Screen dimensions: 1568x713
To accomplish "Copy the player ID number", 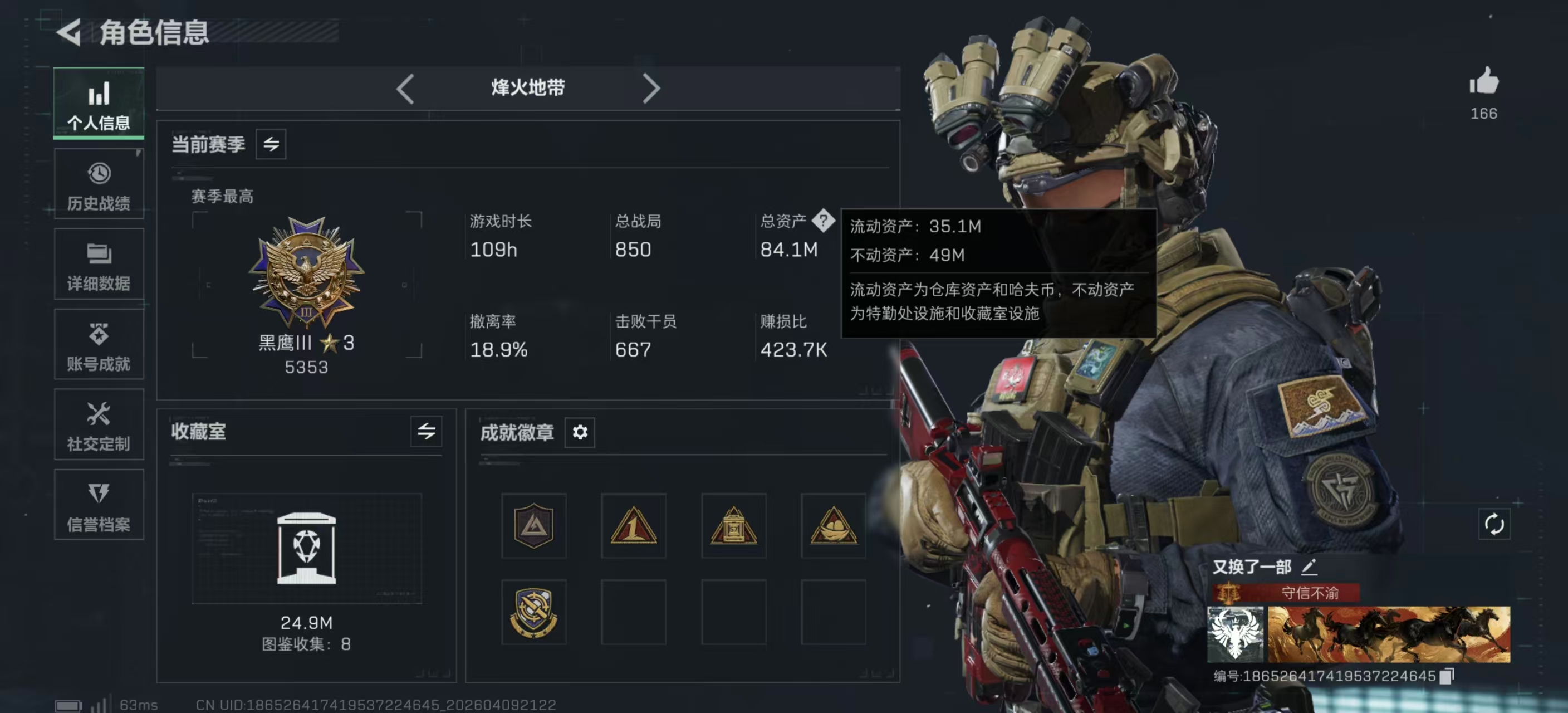I will tap(1447, 676).
